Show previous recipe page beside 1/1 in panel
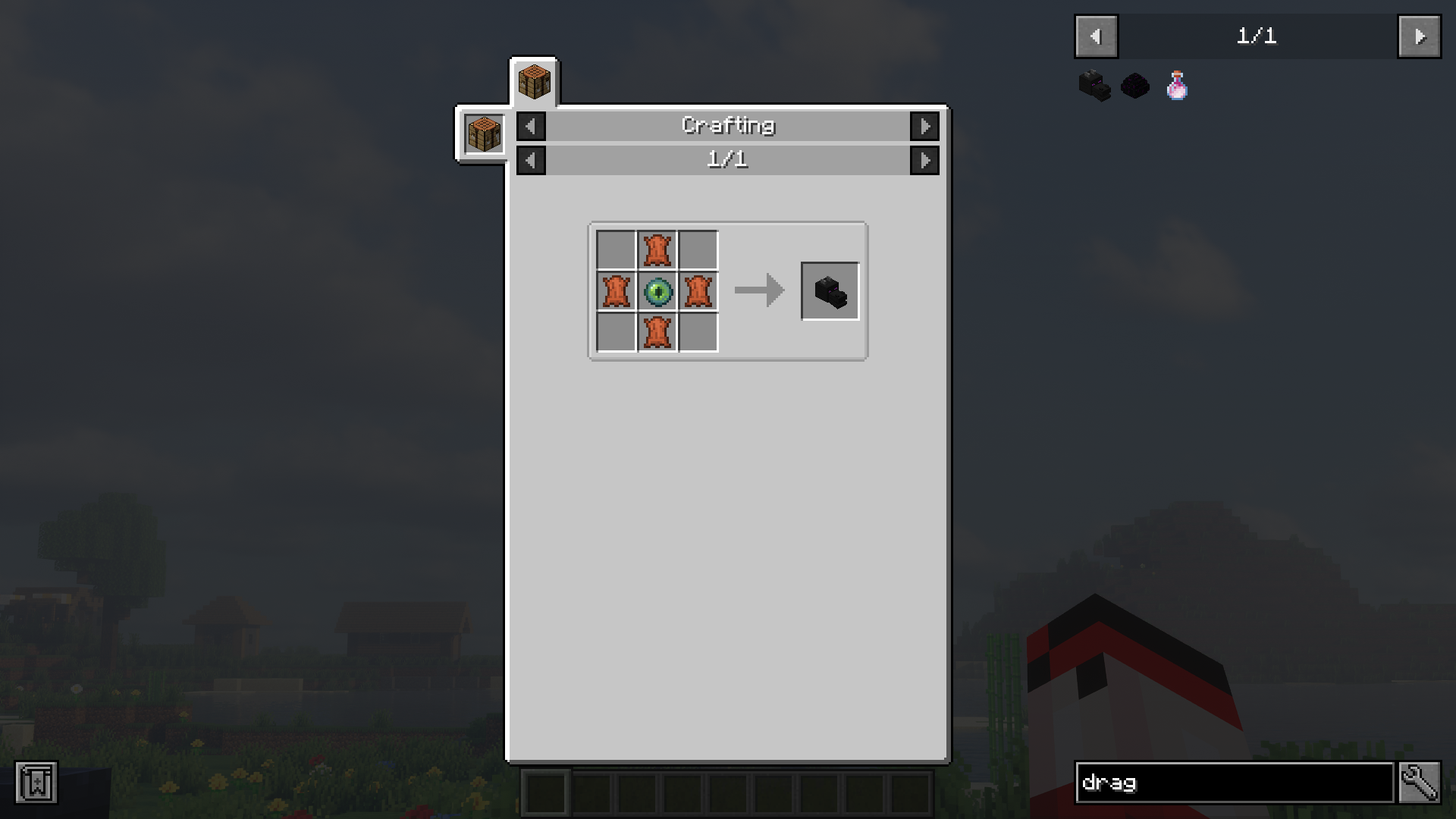 531,160
